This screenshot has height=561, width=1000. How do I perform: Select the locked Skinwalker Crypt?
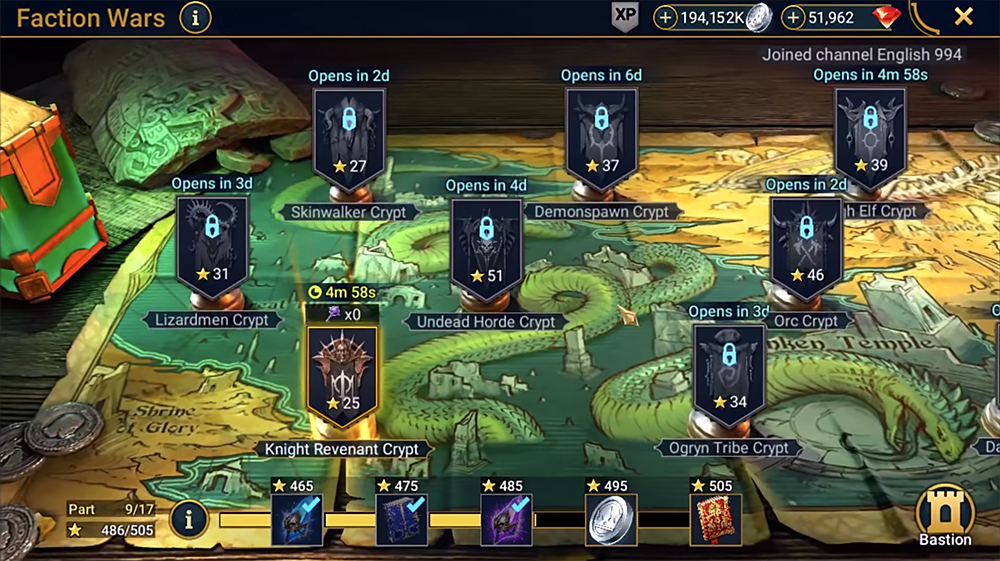(348, 133)
